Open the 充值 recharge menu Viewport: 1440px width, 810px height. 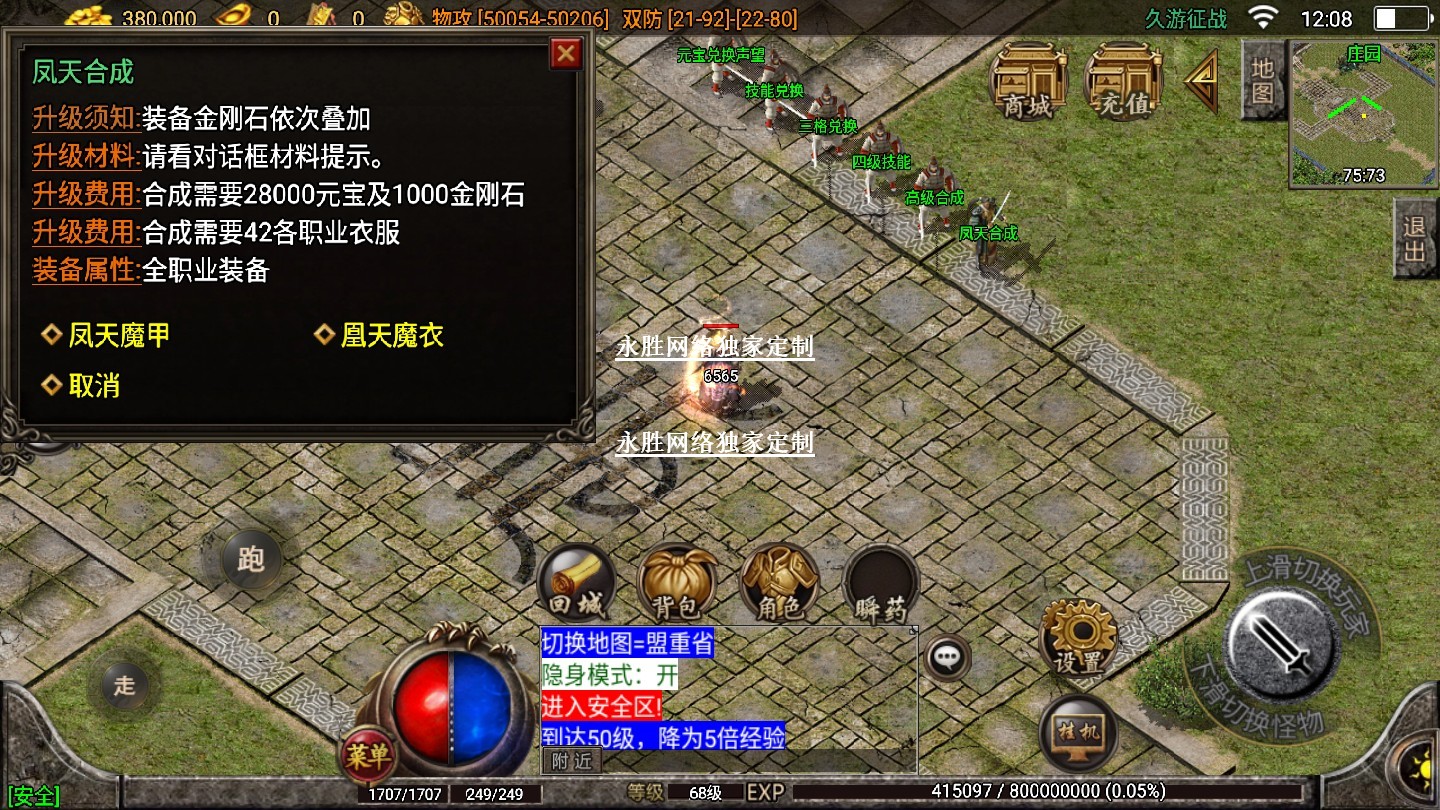pos(1123,80)
